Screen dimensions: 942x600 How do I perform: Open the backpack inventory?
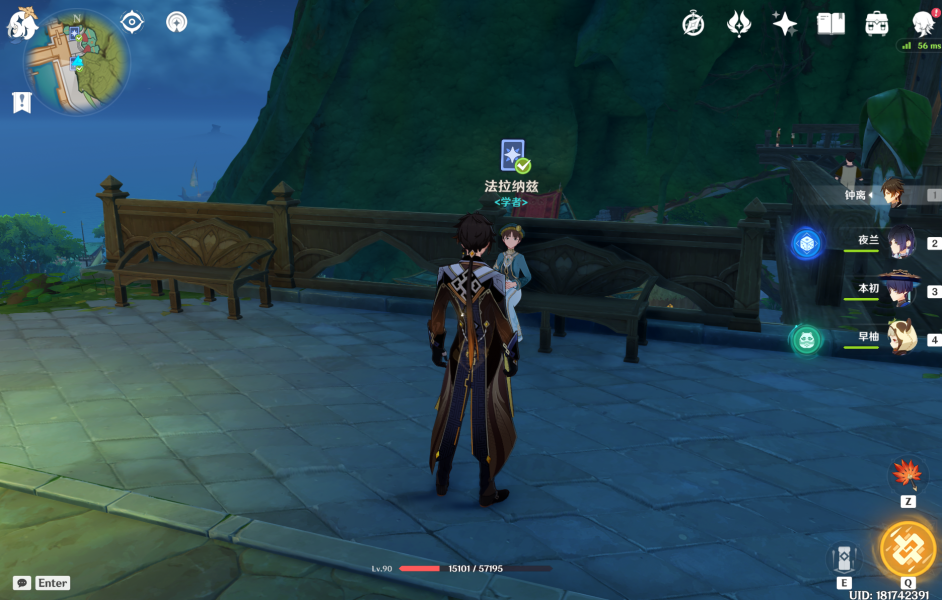[877, 24]
